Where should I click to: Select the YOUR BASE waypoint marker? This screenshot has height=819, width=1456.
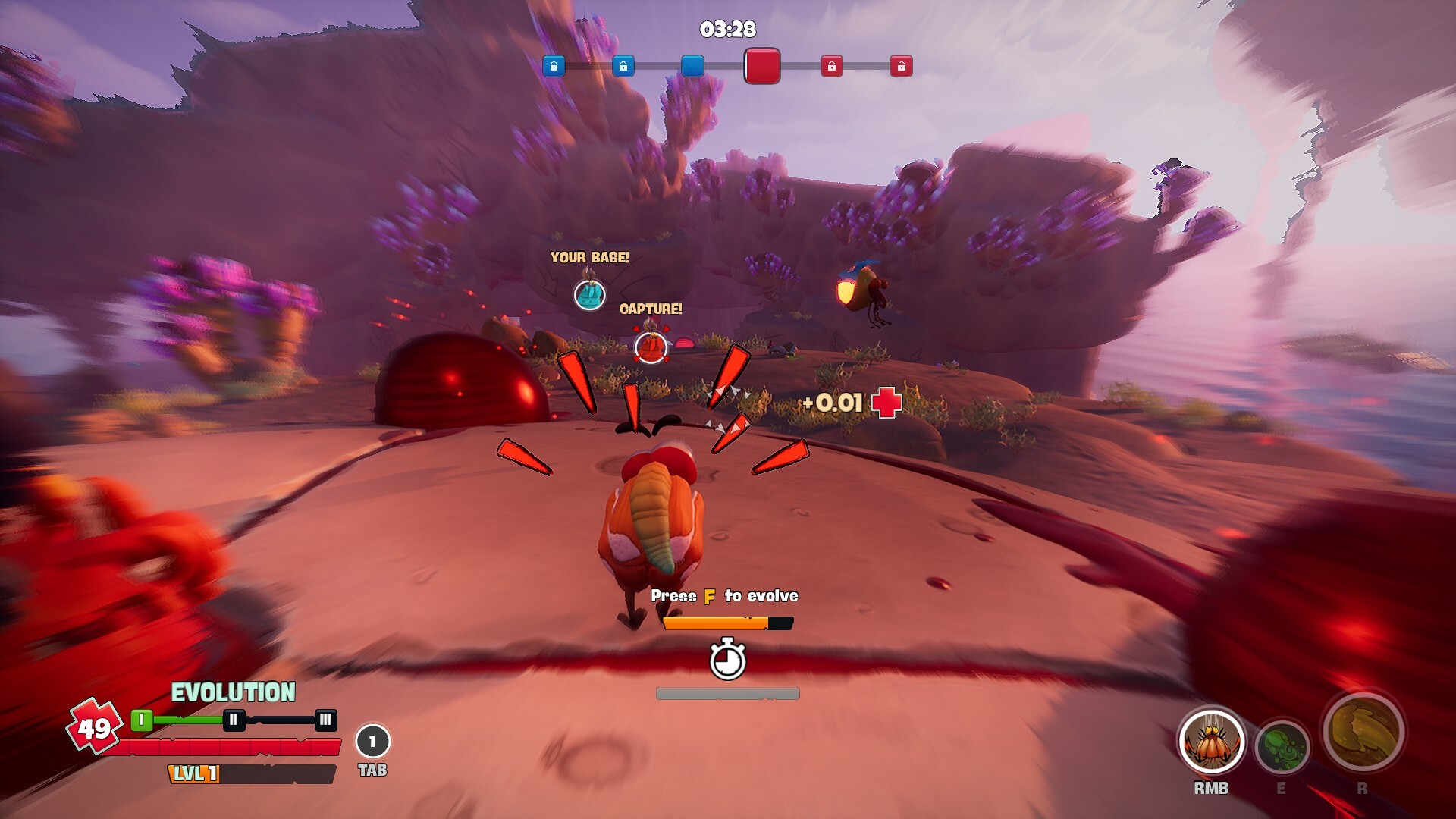tap(589, 293)
